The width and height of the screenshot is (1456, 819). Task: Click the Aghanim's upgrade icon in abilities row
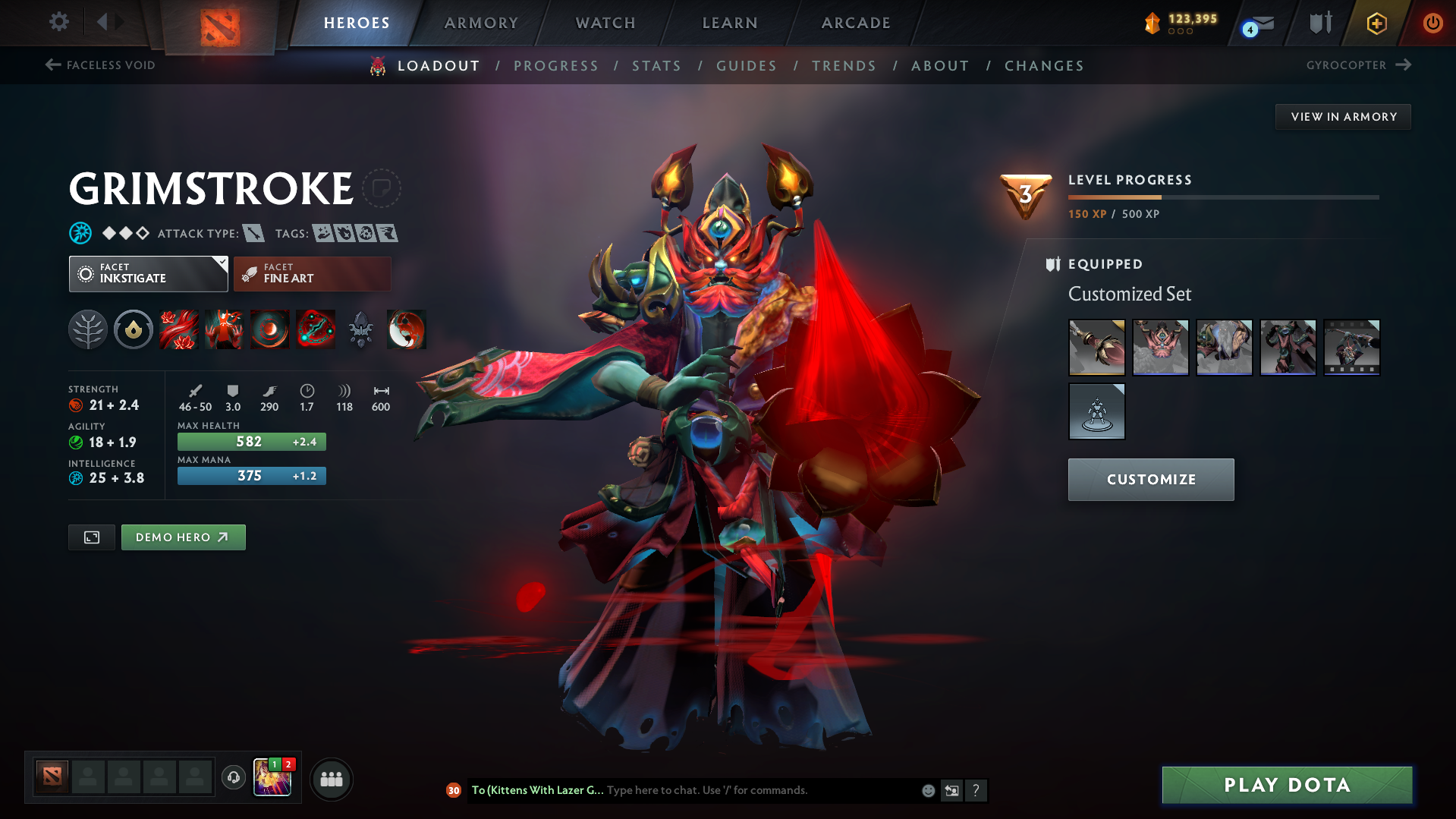[x=361, y=329]
